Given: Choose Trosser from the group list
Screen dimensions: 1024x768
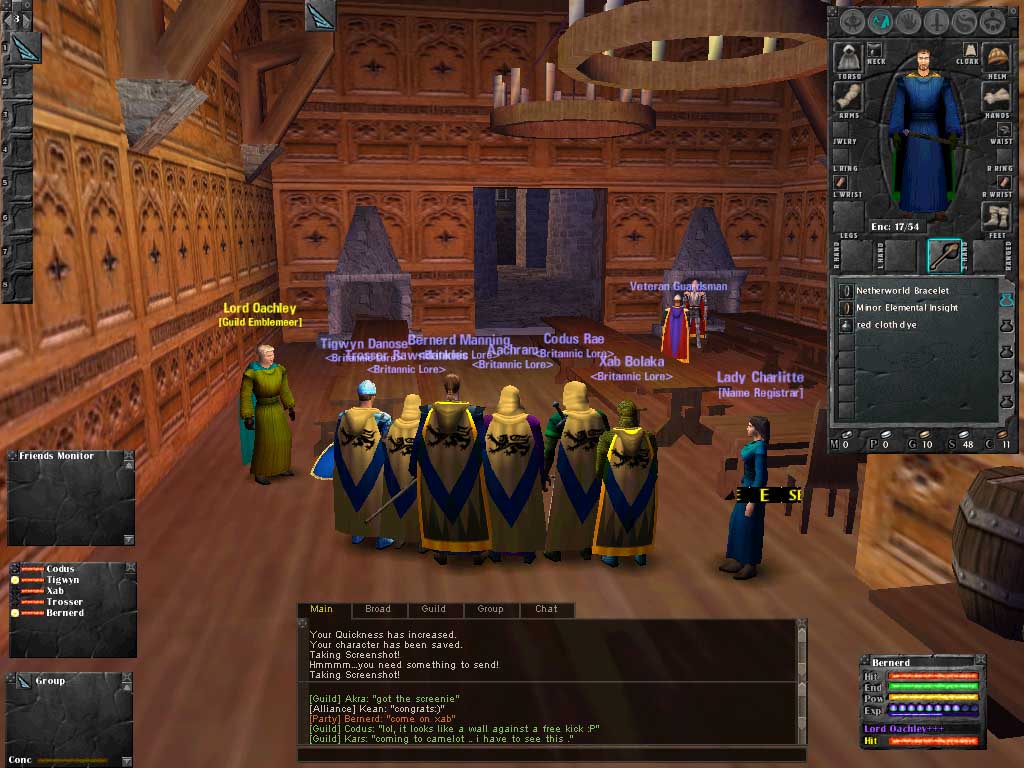Looking at the screenshot, I should 64,602.
